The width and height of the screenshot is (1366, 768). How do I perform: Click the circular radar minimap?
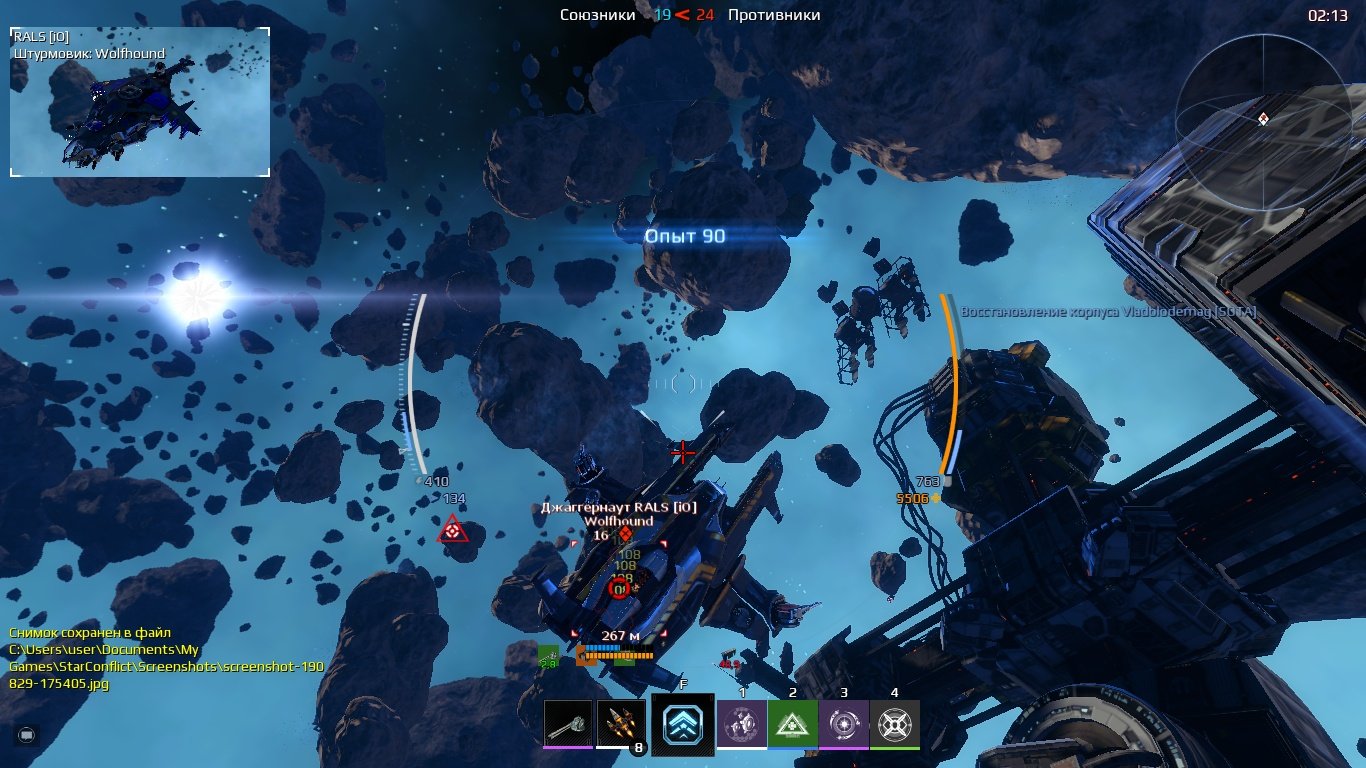1262,119
